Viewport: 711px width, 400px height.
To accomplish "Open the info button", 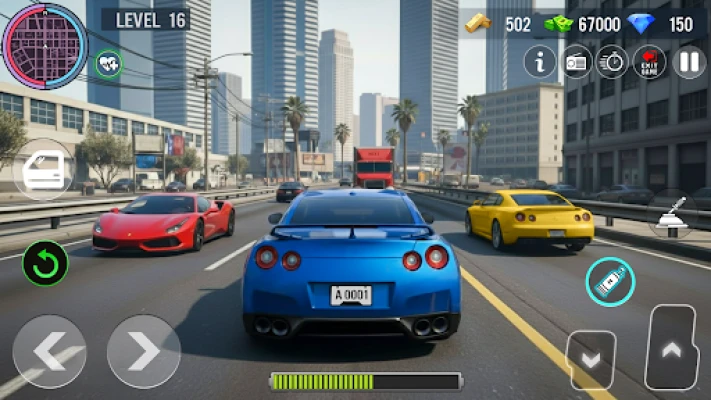I will (x=540, y=62).
